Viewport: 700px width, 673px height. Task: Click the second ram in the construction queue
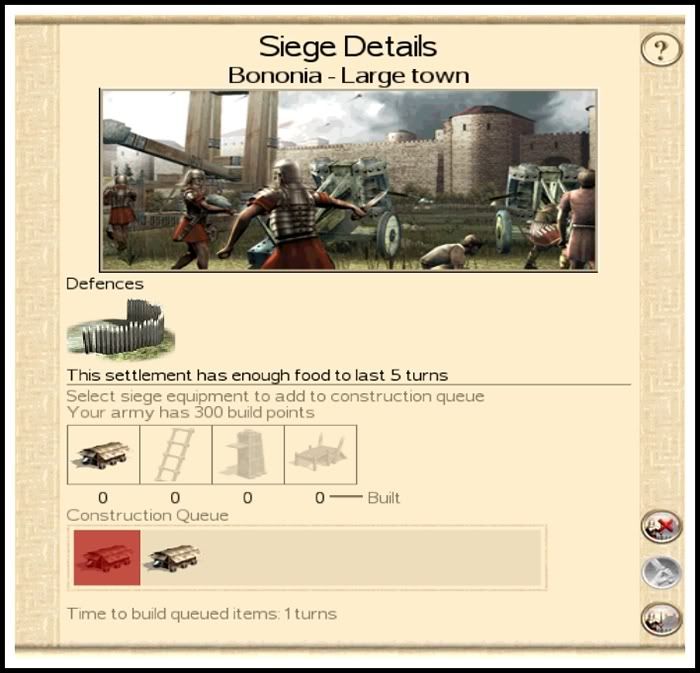tap(174, 558)
